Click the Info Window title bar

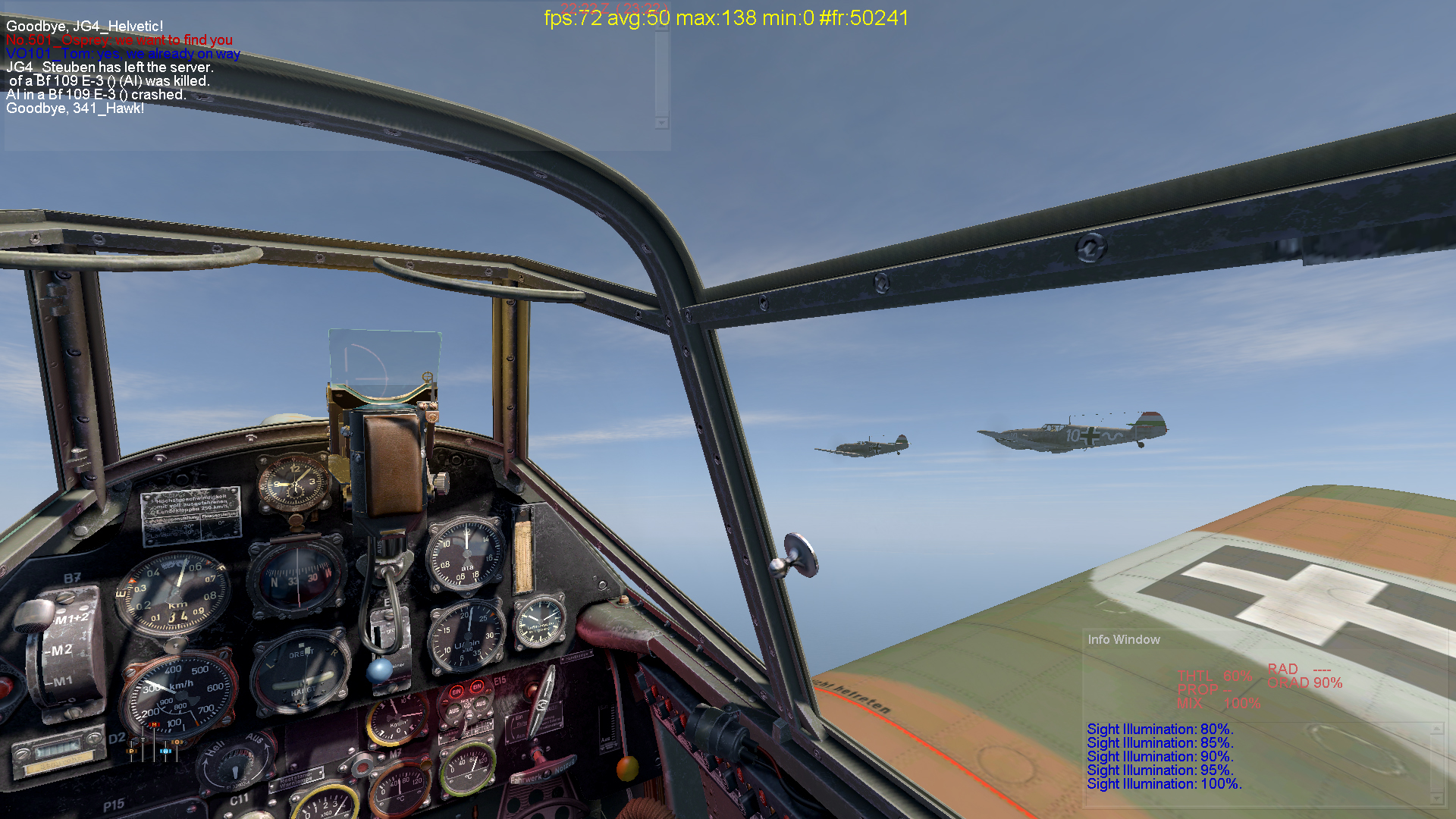click(x=1124, y=639)
